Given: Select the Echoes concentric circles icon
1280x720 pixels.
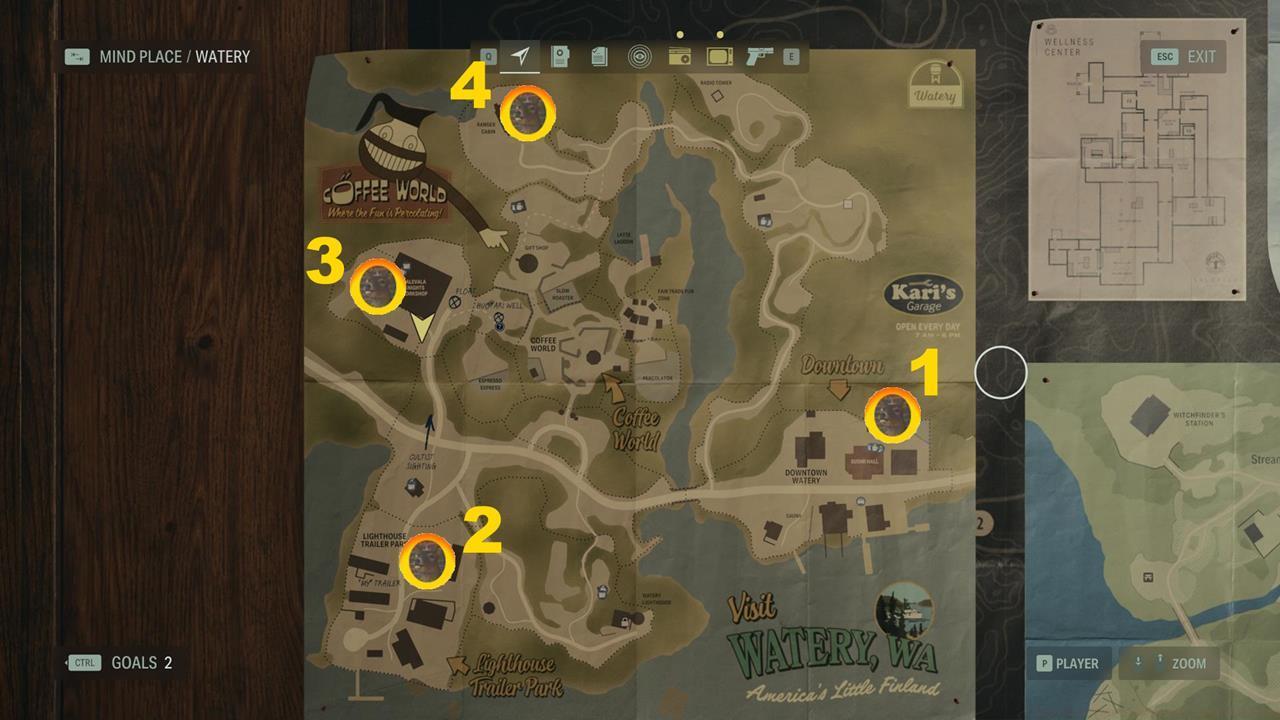Looking at the screenshot, I should pos(640,58).
